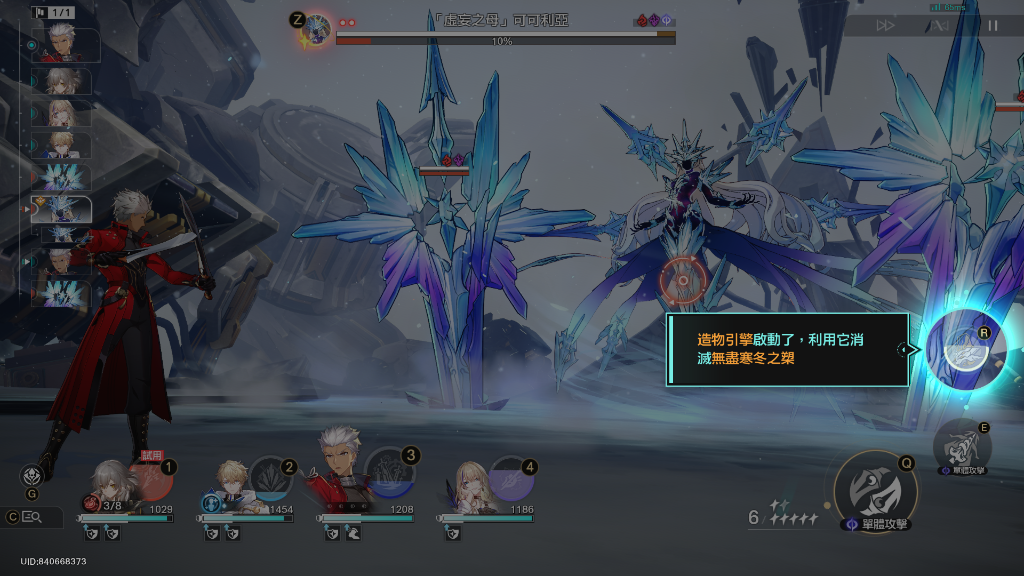Select the top portrait in the turn order
1024x576 pixels.
66,46
